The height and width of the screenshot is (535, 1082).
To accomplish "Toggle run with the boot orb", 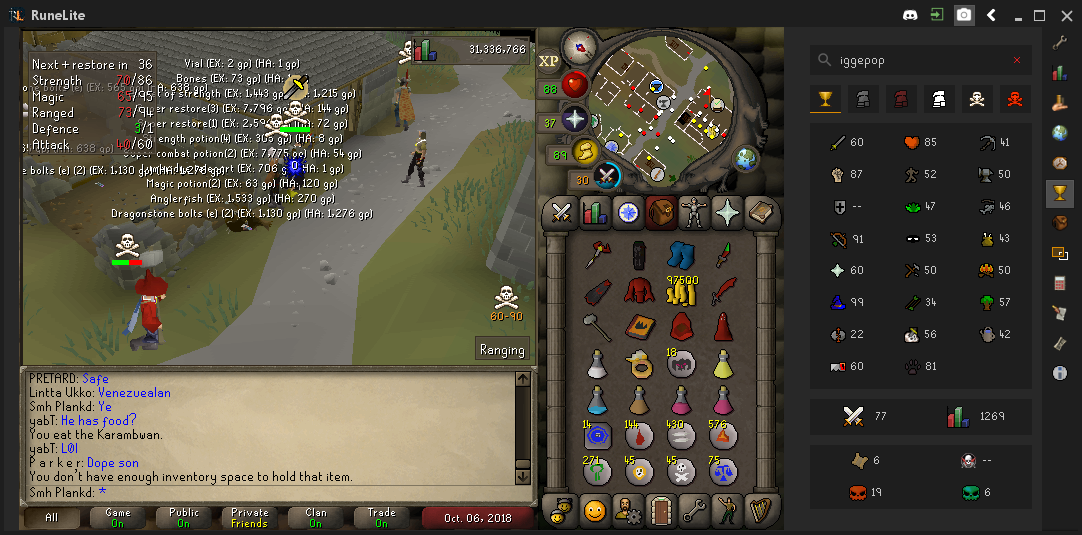I will pos(584,151).
